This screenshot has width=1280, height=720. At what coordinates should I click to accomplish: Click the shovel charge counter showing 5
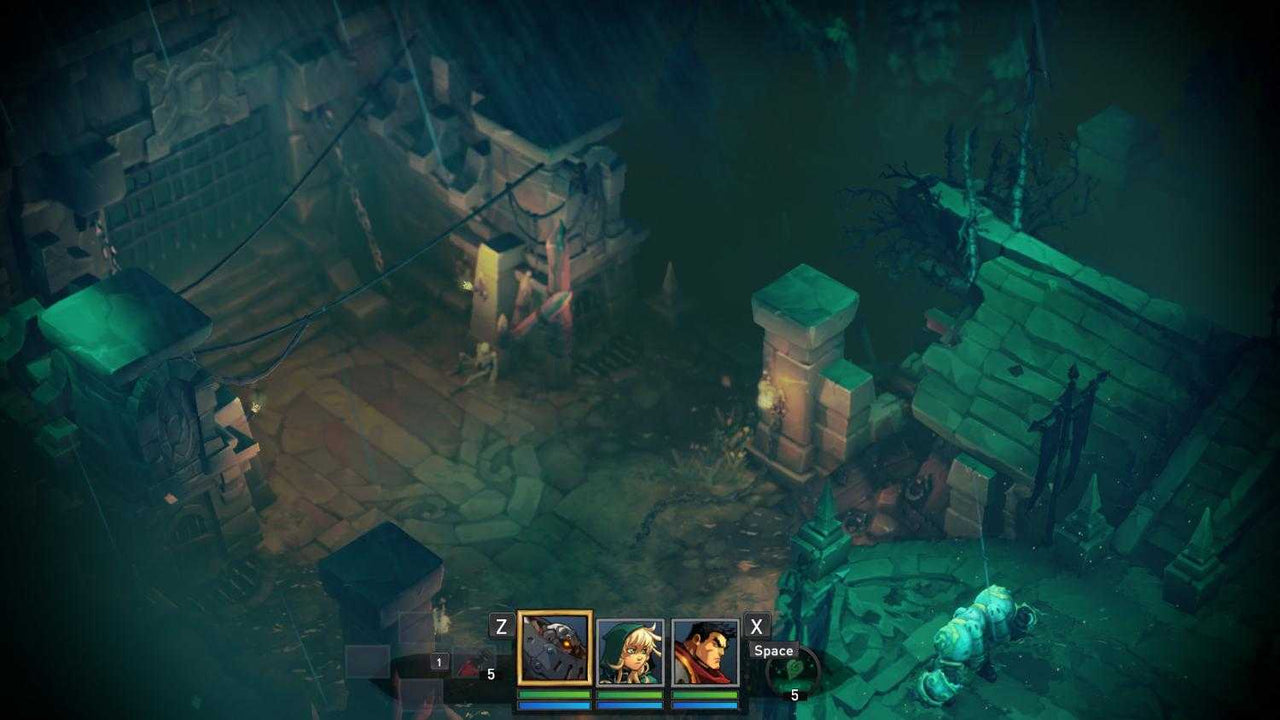(x=795, y=694)
